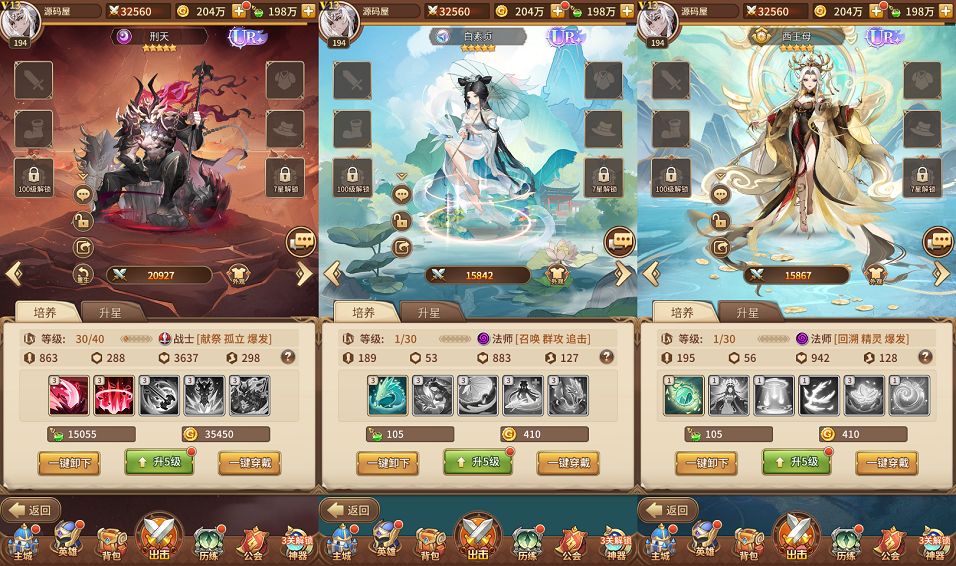Click 一键卸下 under the 刑天 hero panel

coord(68,462)
